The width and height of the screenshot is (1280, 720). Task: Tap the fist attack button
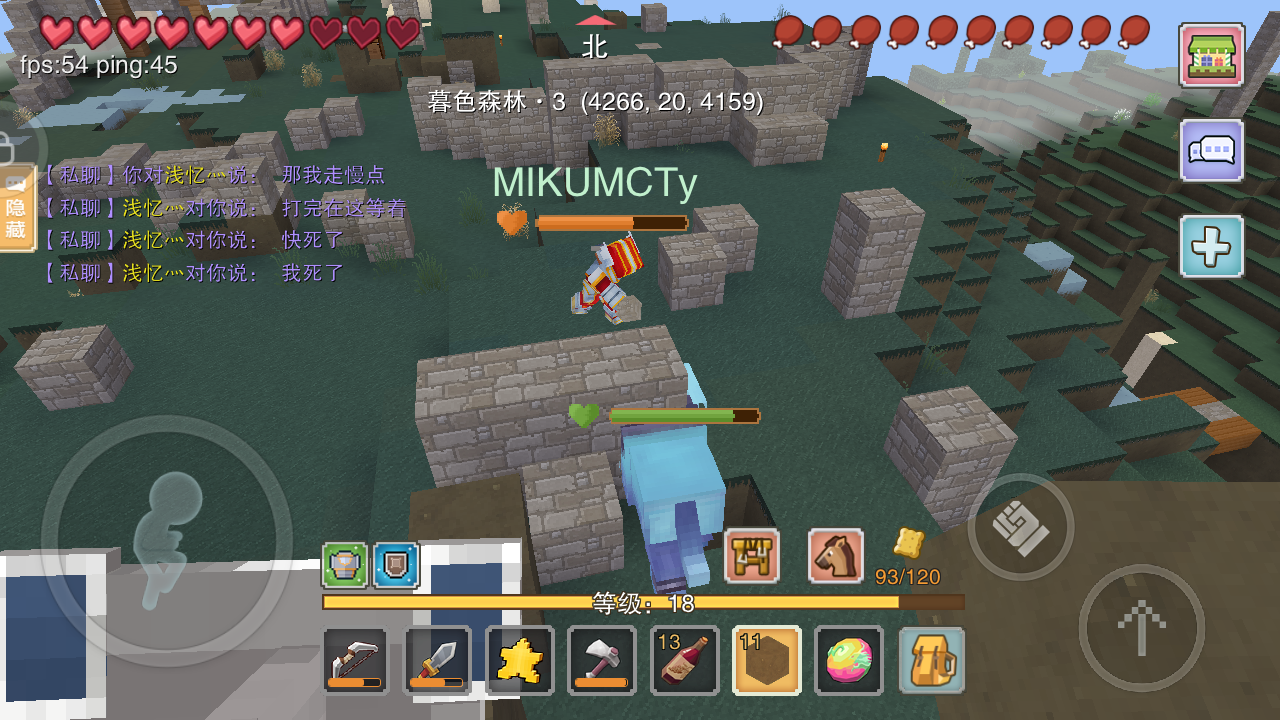pos(1021,527)
